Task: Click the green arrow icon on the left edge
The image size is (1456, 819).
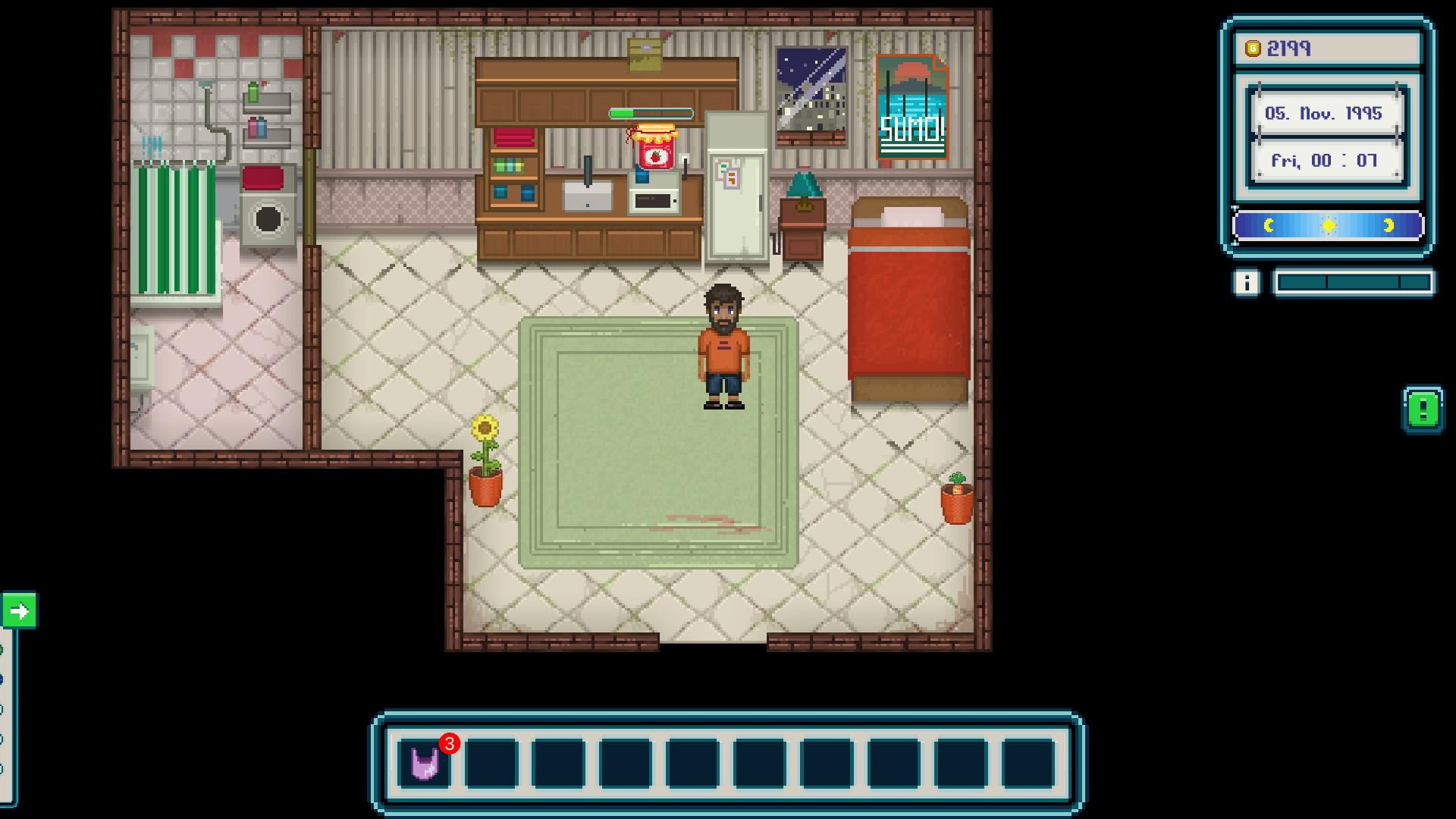Action: [x=20, y=608]
